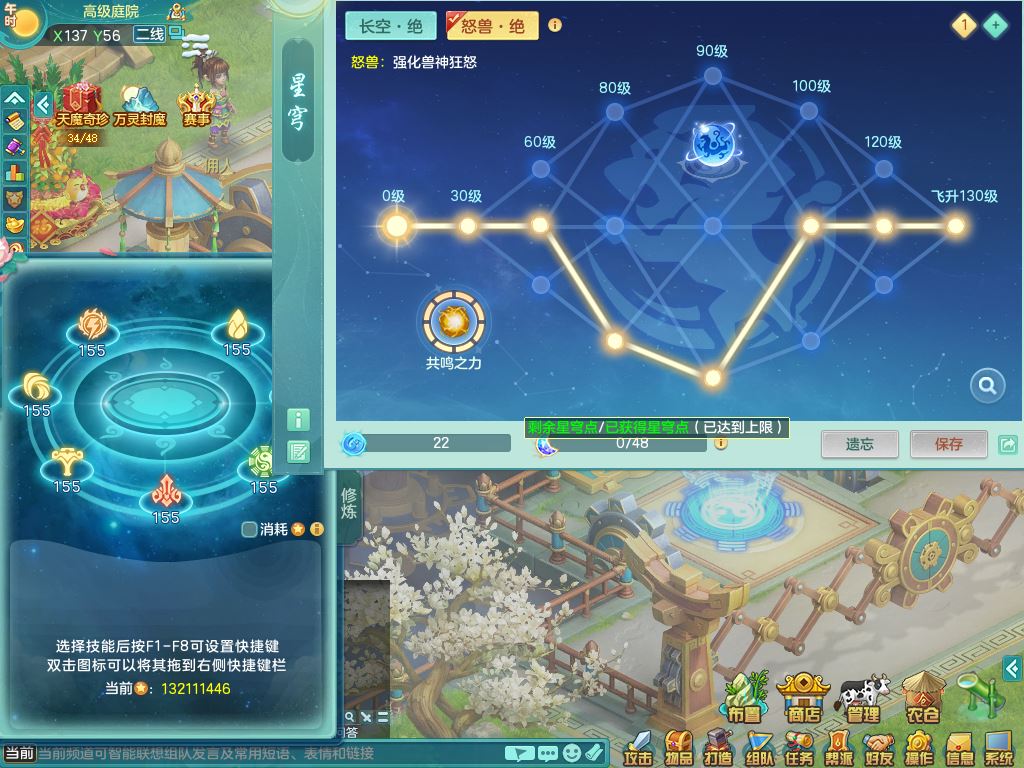Viewport: 1024px width, 768px height.
Task: Open the 商店 shop building icon
Action: pos(803,696)
